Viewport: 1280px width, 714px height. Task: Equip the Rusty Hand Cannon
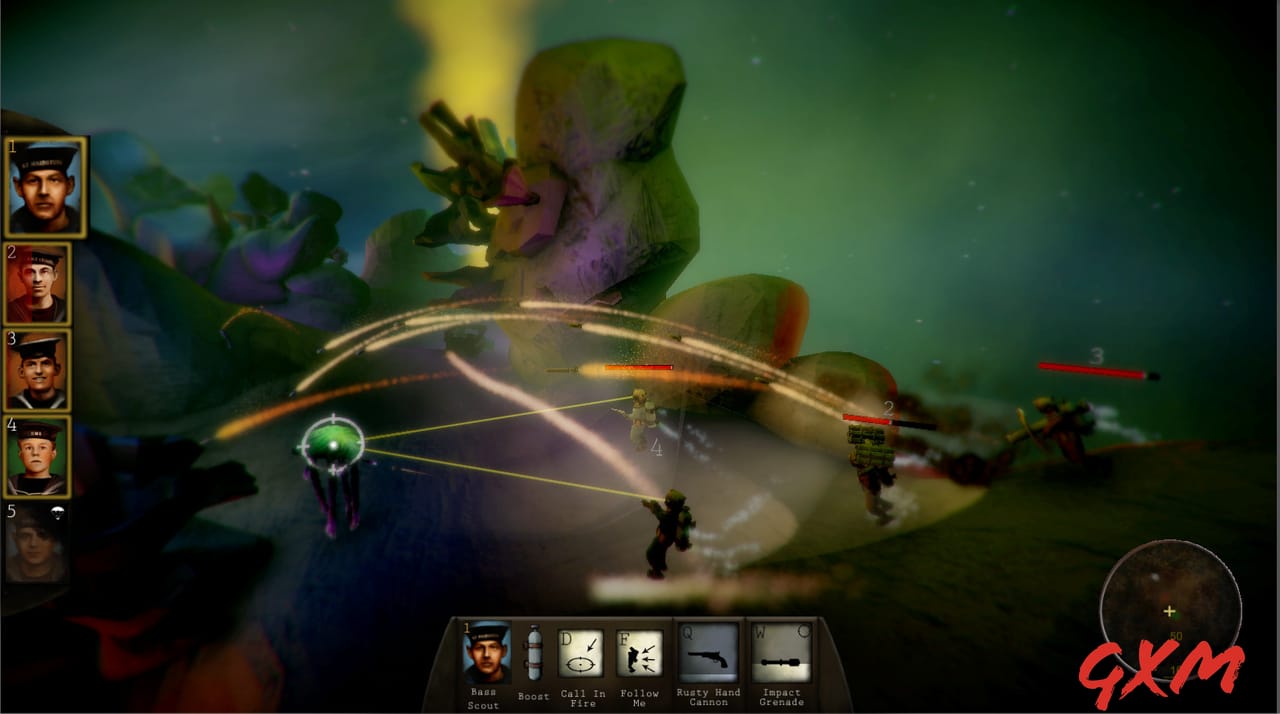708,654
